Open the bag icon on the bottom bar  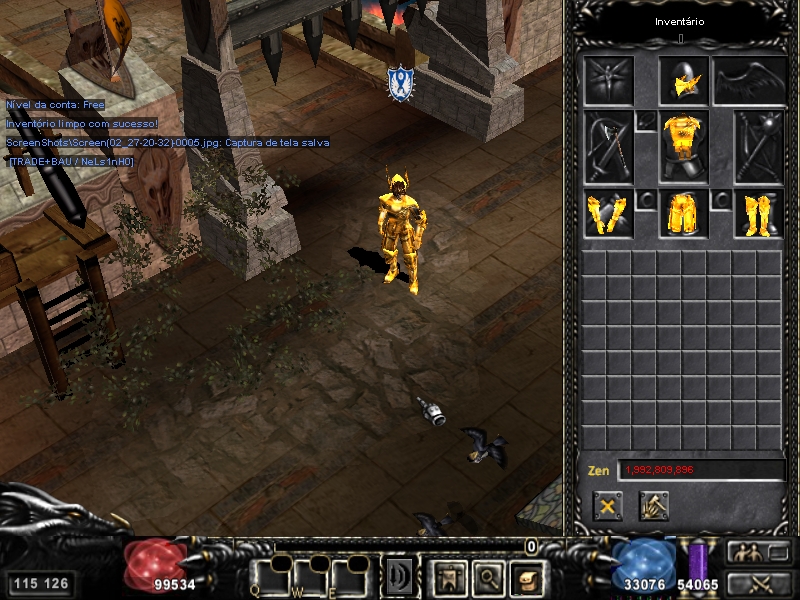[526, 577]
